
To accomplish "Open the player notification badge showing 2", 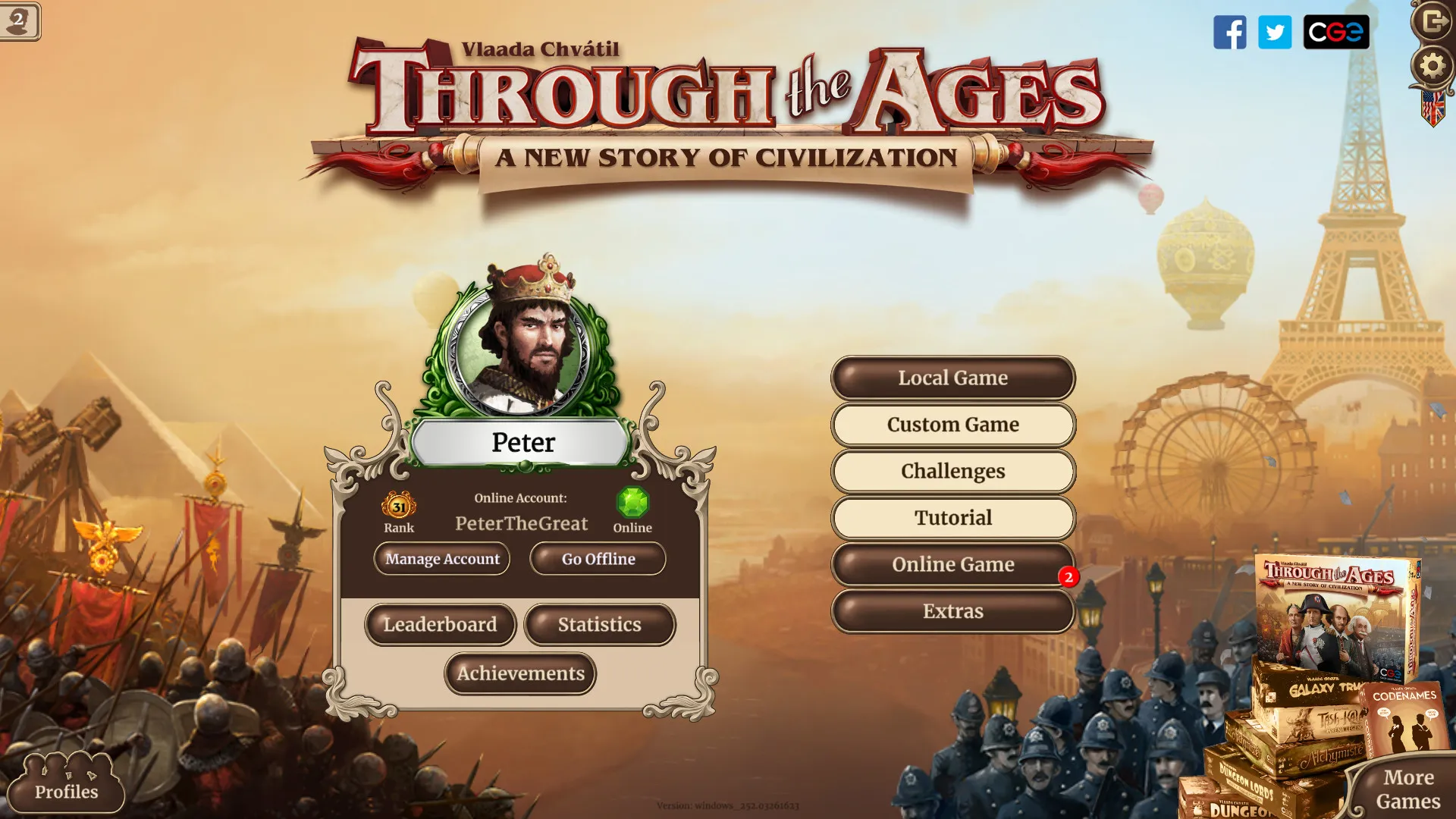I will pyautogui.click(x=19, y=20).
